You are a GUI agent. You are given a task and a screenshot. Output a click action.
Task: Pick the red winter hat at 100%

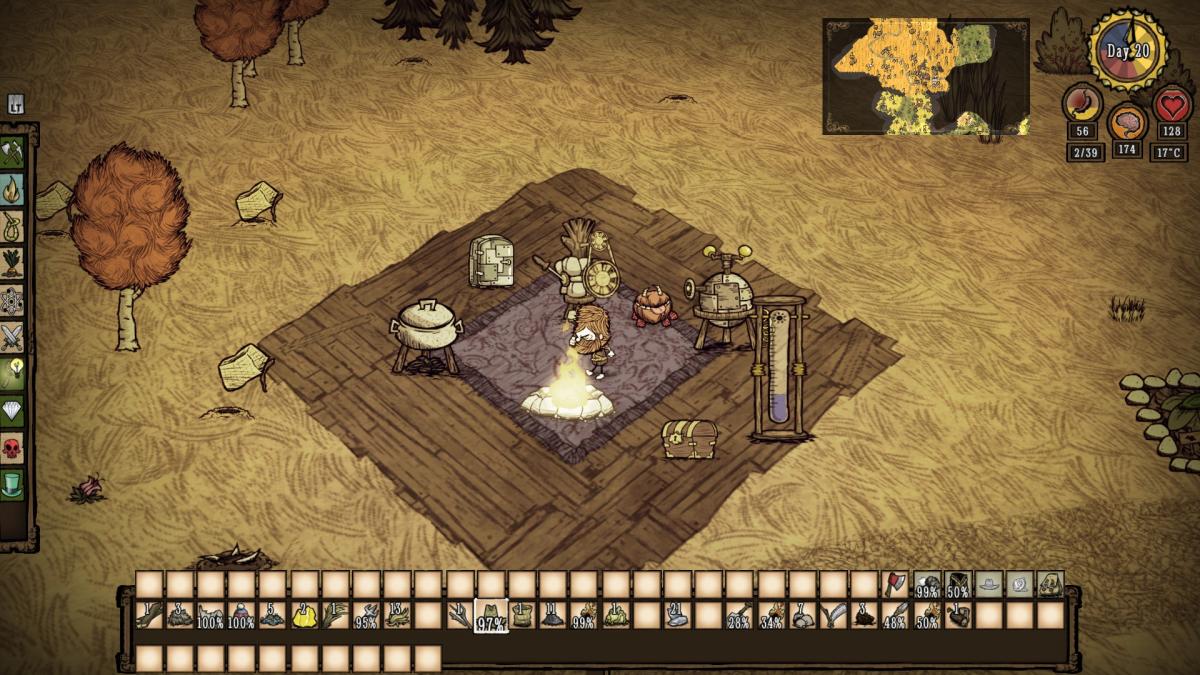(241, 615)
